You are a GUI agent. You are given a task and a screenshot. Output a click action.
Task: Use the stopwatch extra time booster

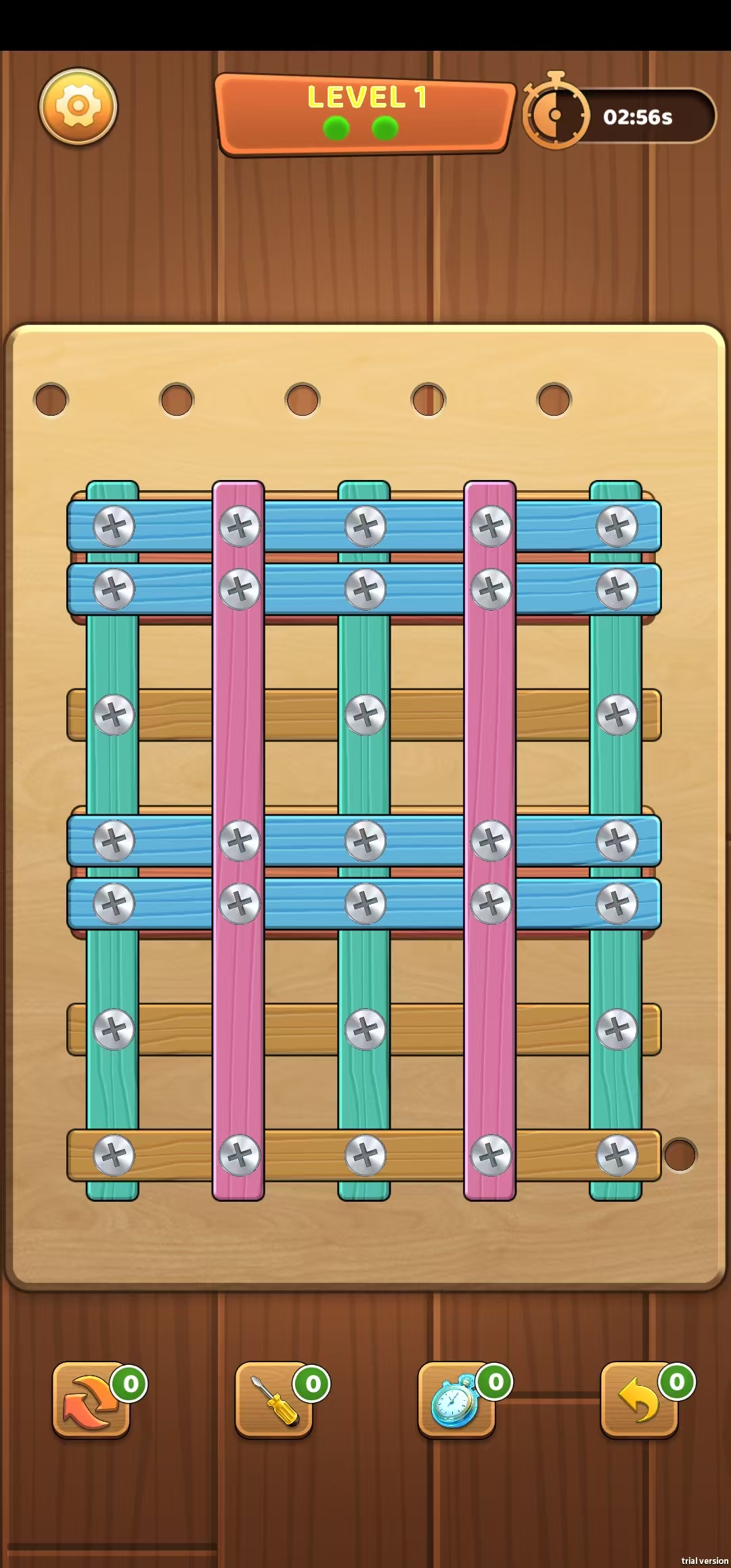click(456, 1399)
